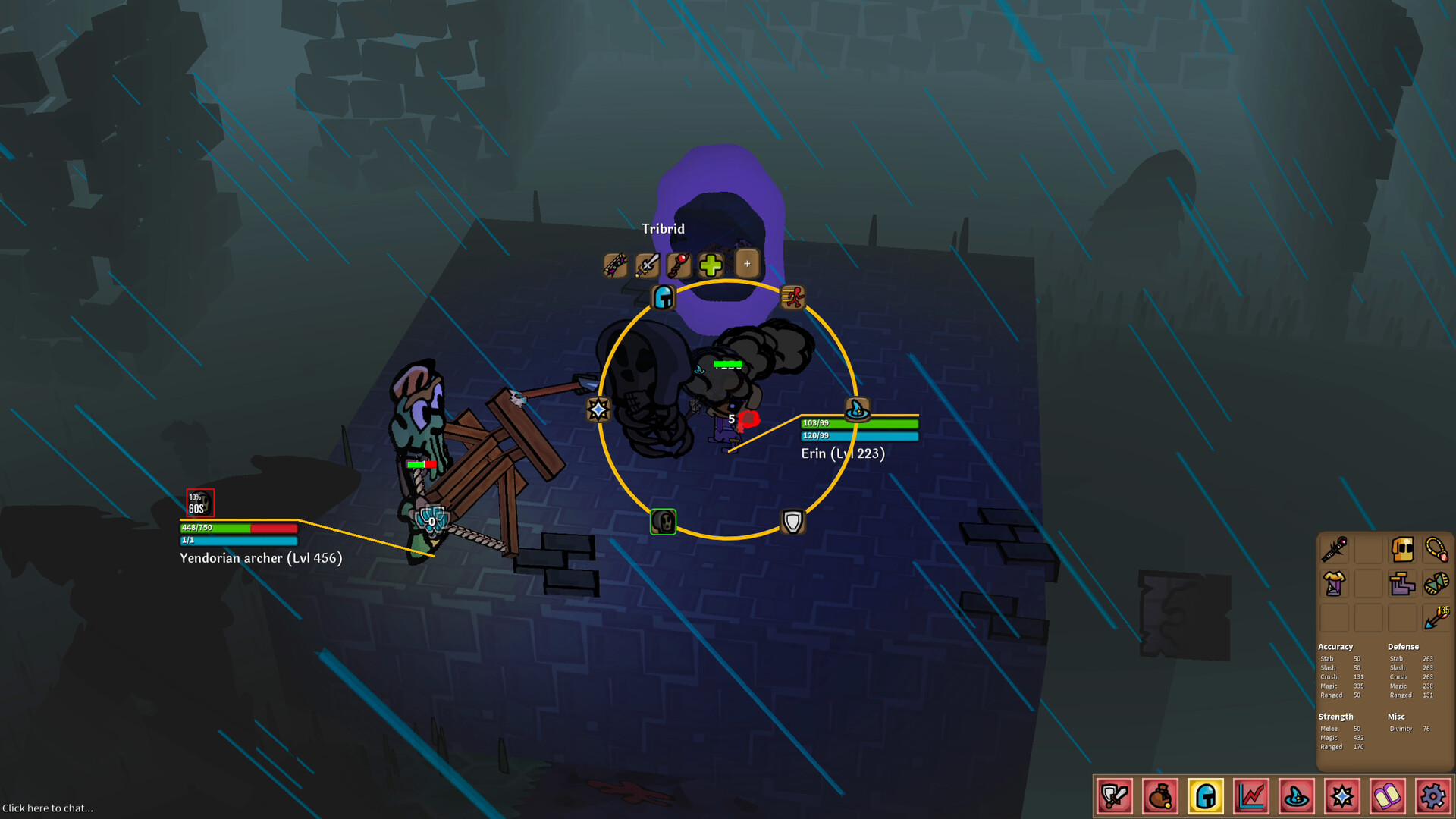The height and width of the screenshot is (819, 1456).
Task: Select the staff icon in the Tribrid loadout
Action: [x=679, y=265]
